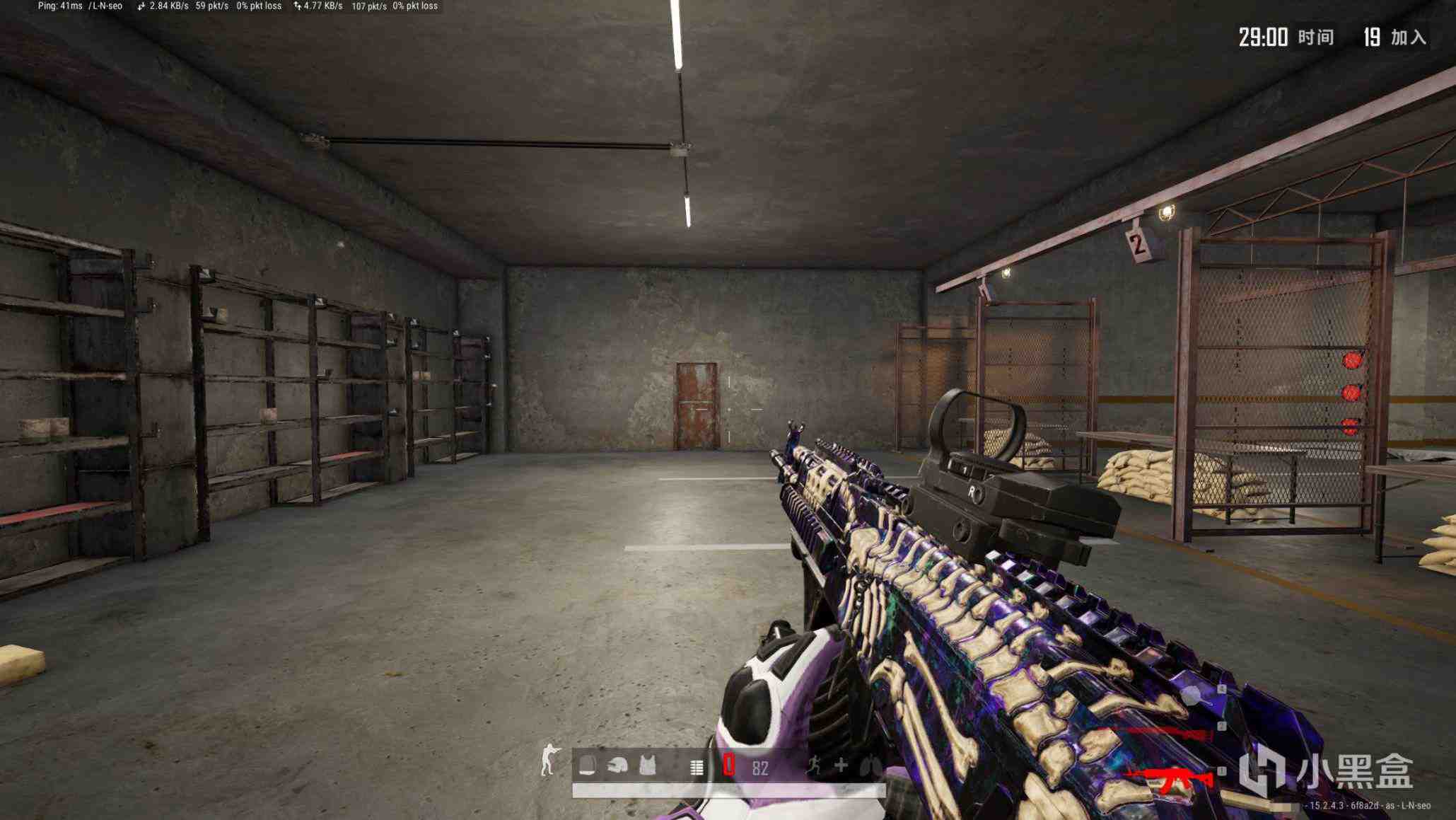This screenshot has width=1456, height=820.
Task: Click the 小黑盒 watermark logo
Action: pyautogui.click(x=1325, y=770)
